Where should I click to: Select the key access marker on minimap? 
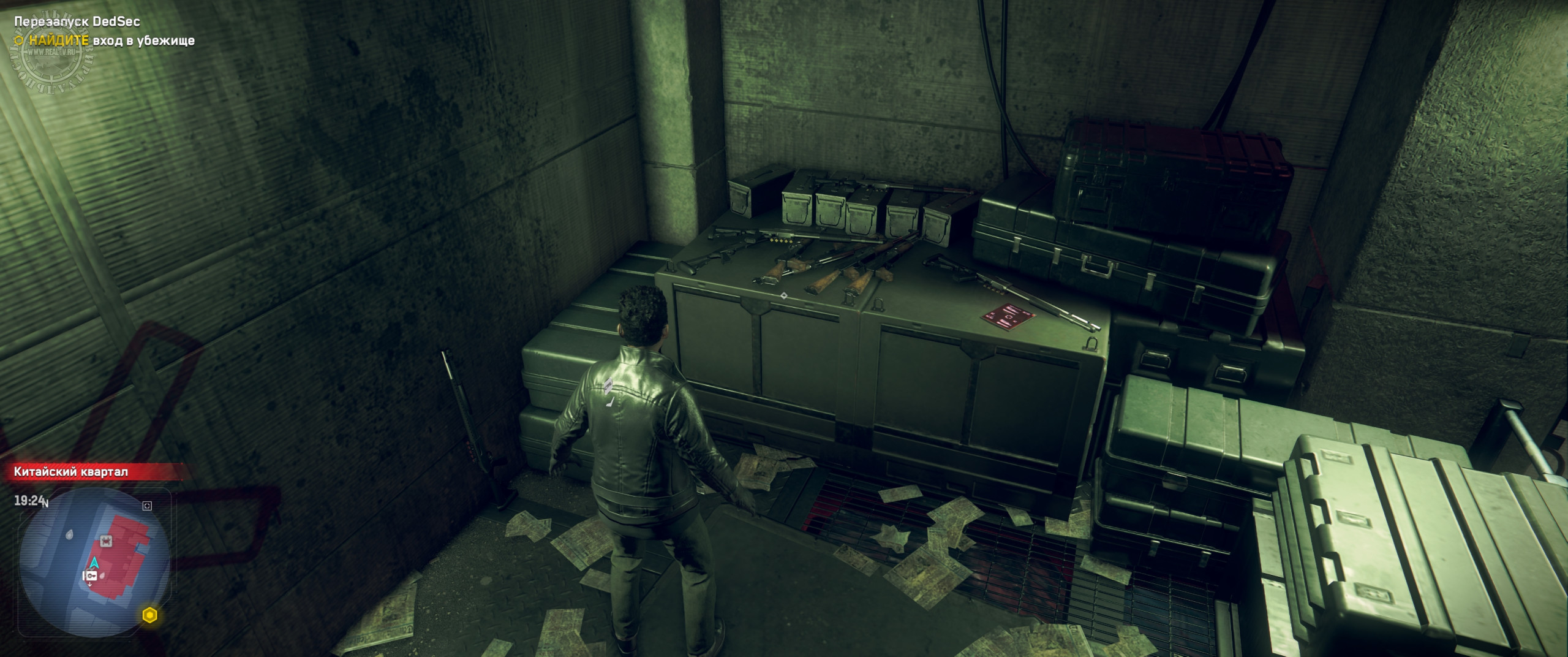(x=91, y=575)
